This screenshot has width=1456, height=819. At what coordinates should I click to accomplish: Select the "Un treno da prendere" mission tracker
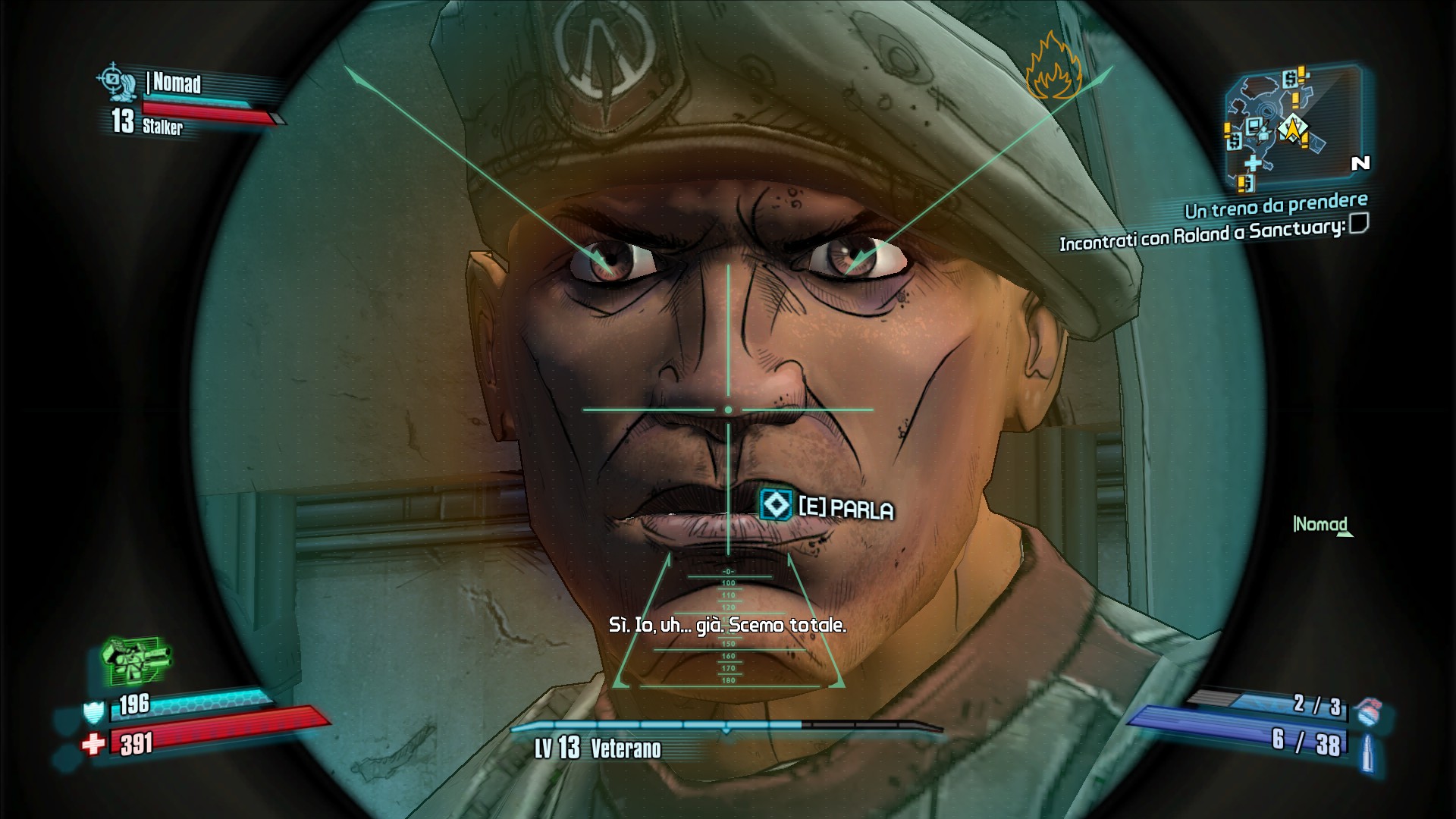coord(1276,206)
